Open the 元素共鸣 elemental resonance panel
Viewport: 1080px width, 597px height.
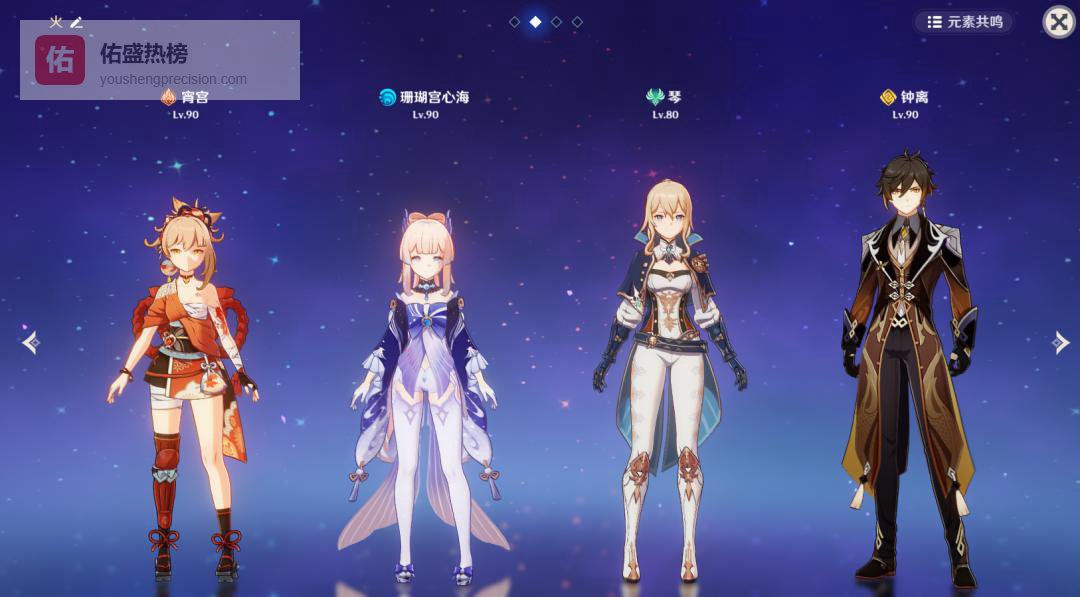pos(964,22)
